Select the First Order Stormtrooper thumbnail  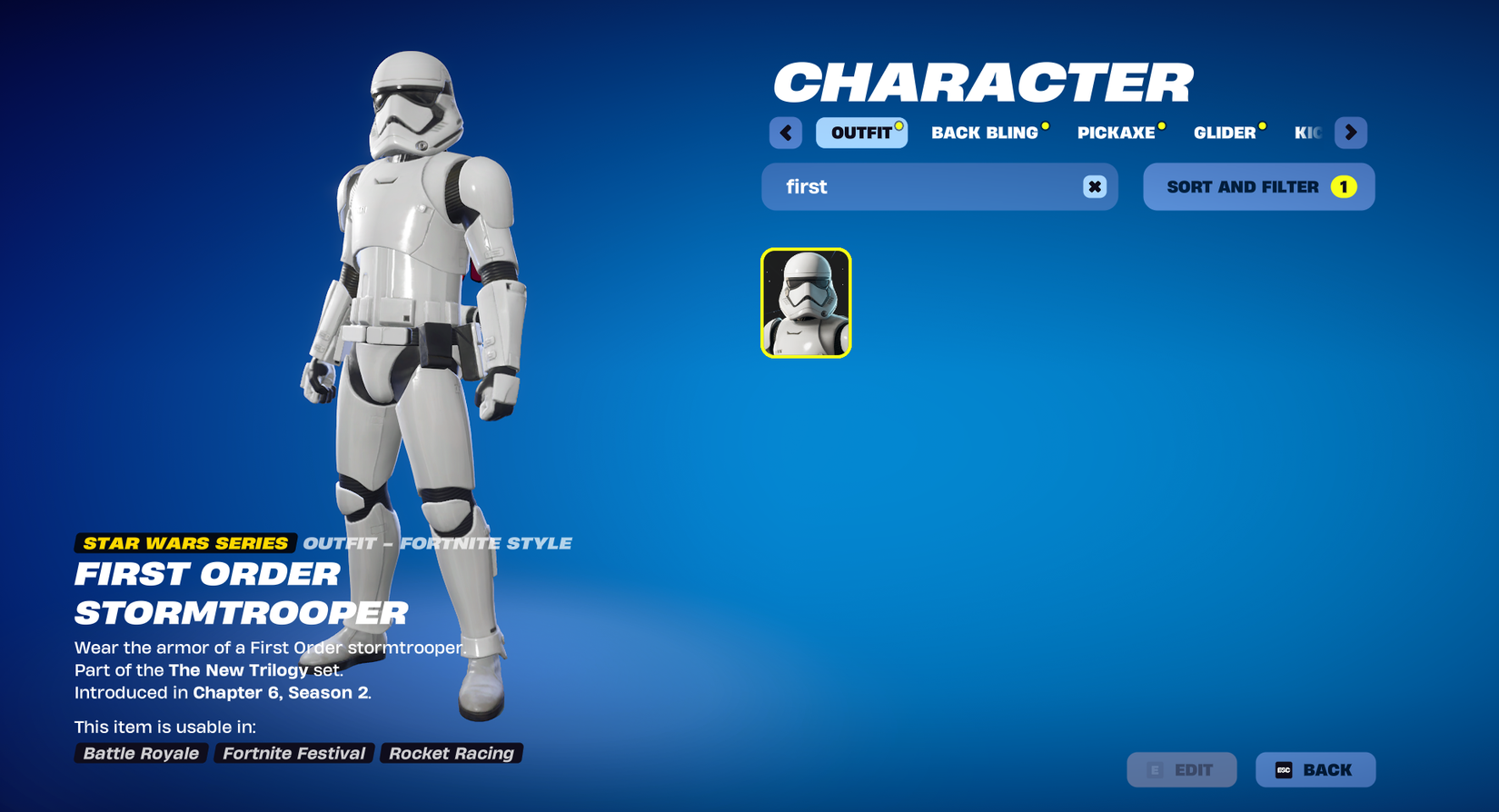pos(805,303)
